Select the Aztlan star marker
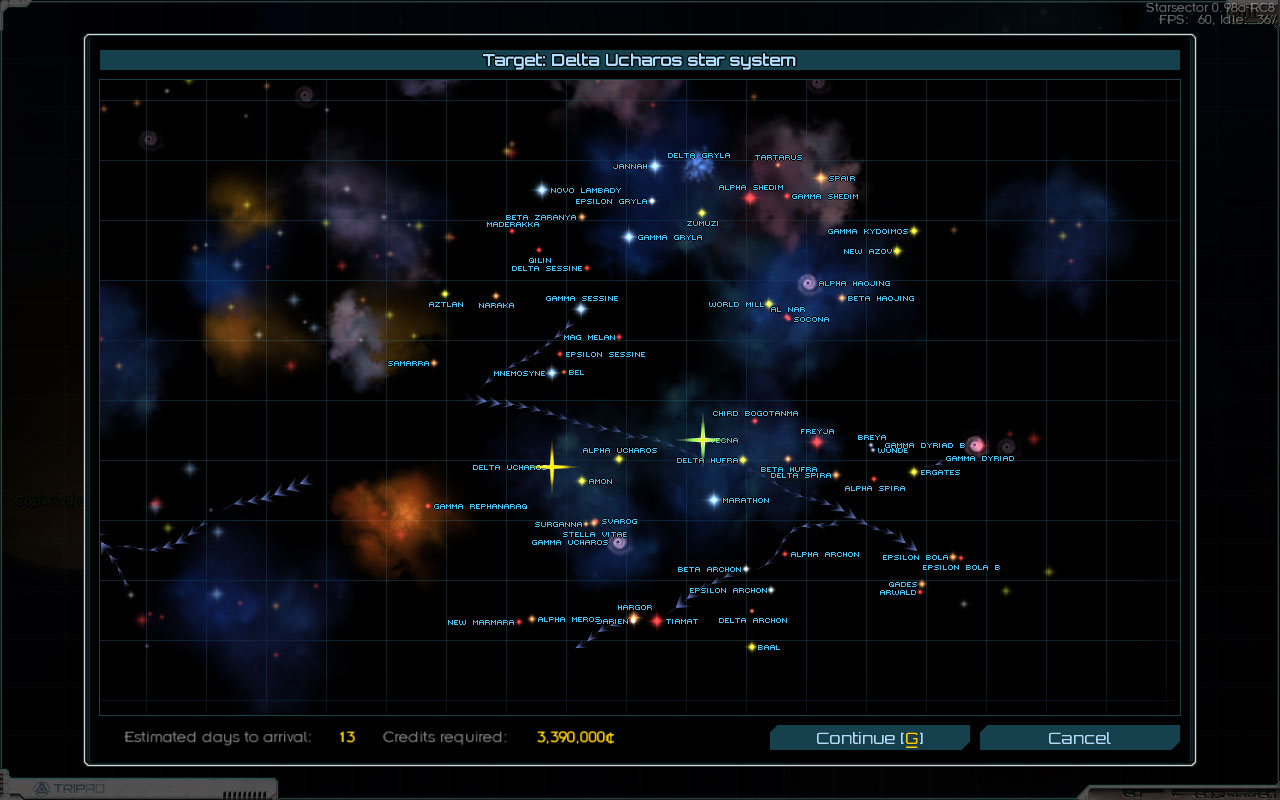The height and width of the screenshot is (800, 1280). tap(445, 294)
